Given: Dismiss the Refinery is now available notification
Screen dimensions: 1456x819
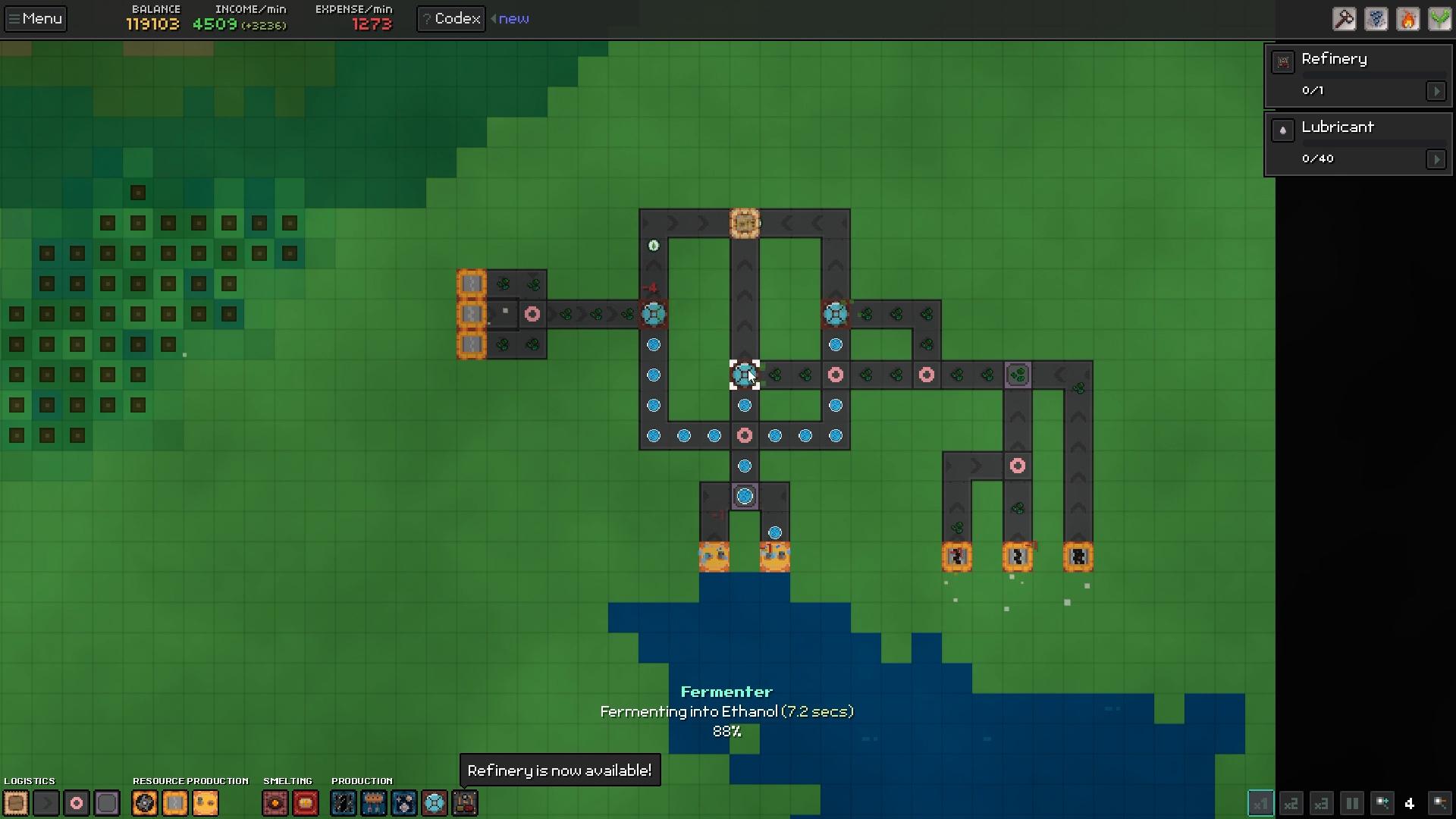Looking at the screenshot, I should (x=559, y=770).
